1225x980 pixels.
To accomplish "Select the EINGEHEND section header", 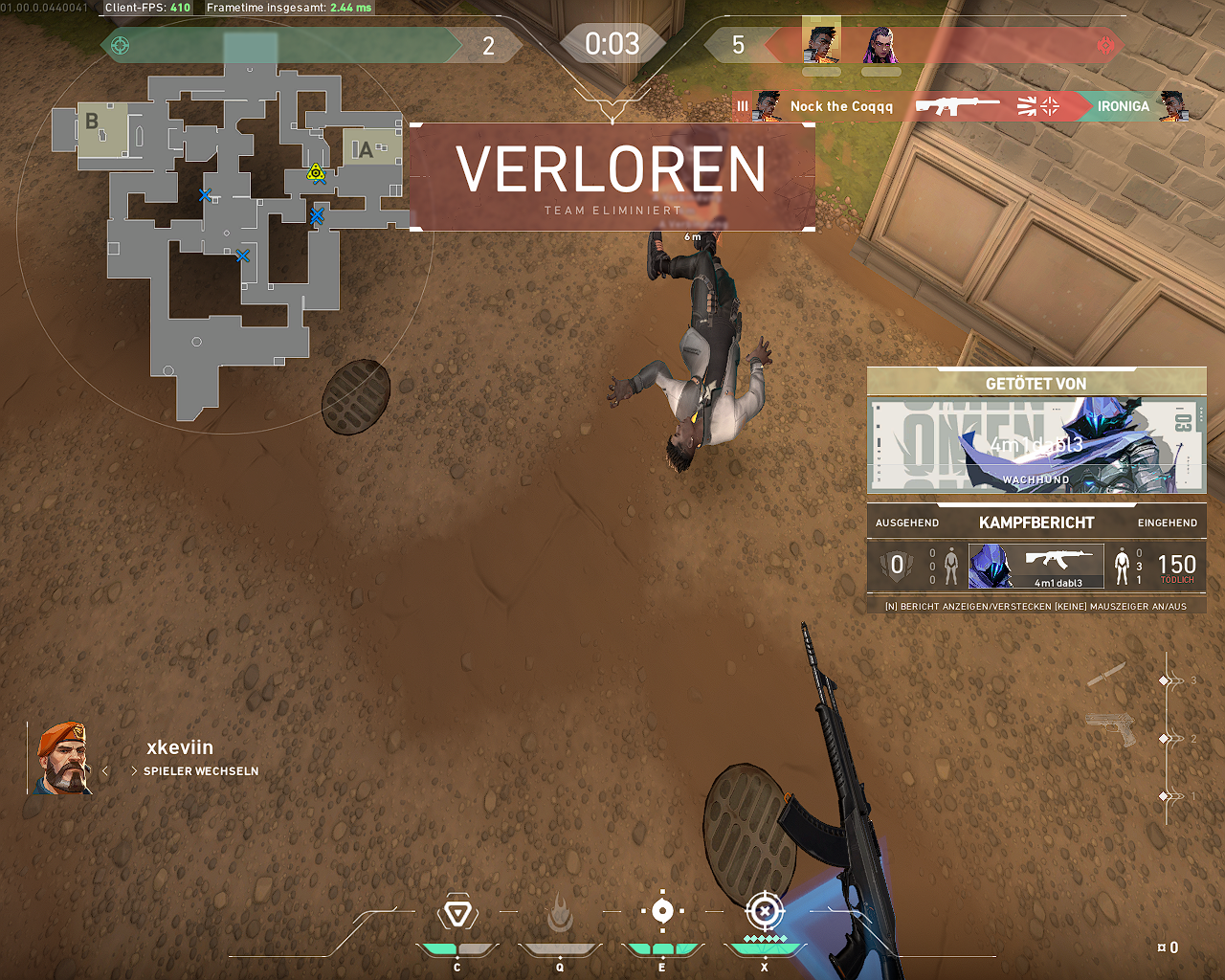I will (1167, 523).
